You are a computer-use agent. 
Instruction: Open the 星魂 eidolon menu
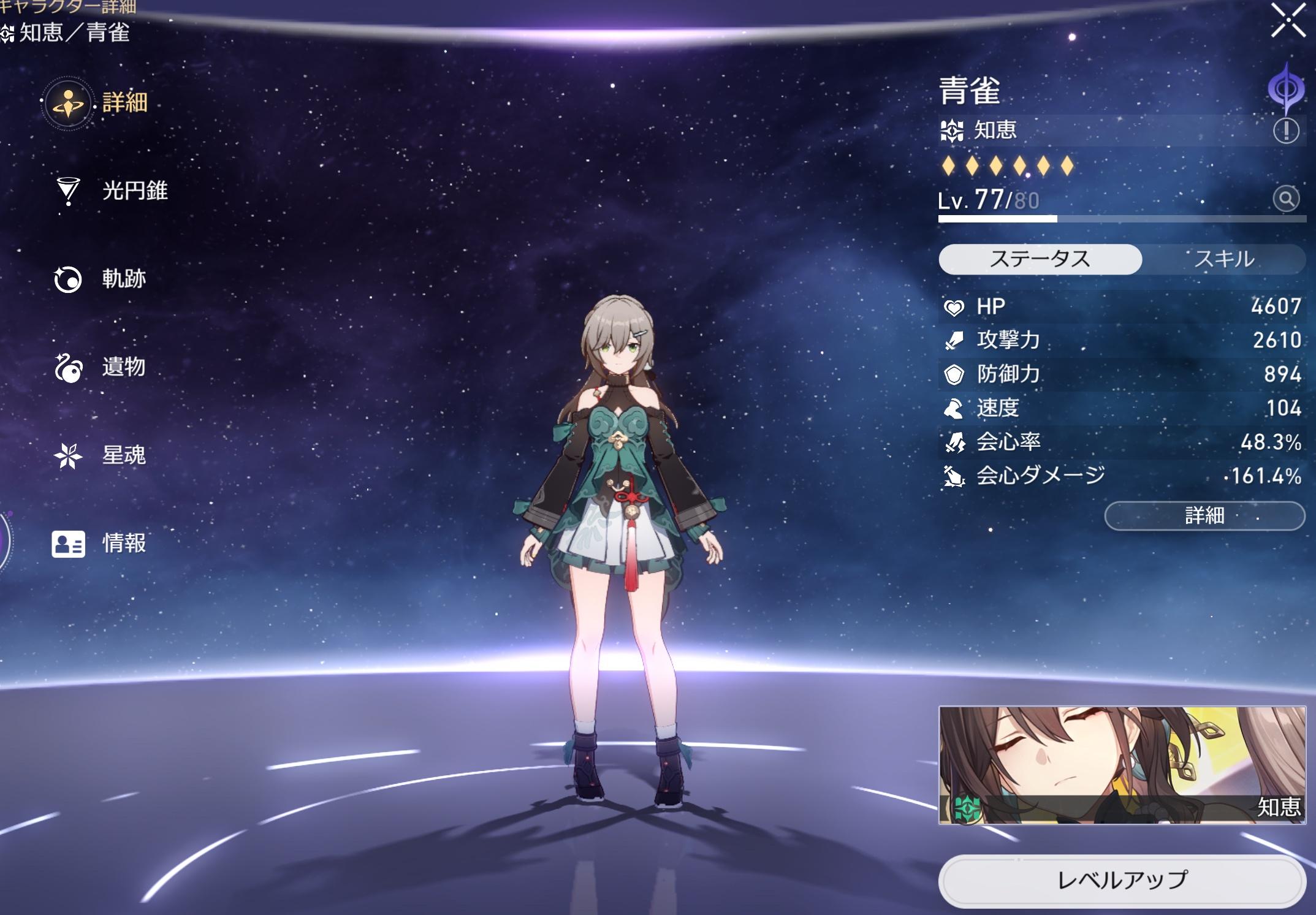pyautogui.click(x=101, y=455)
